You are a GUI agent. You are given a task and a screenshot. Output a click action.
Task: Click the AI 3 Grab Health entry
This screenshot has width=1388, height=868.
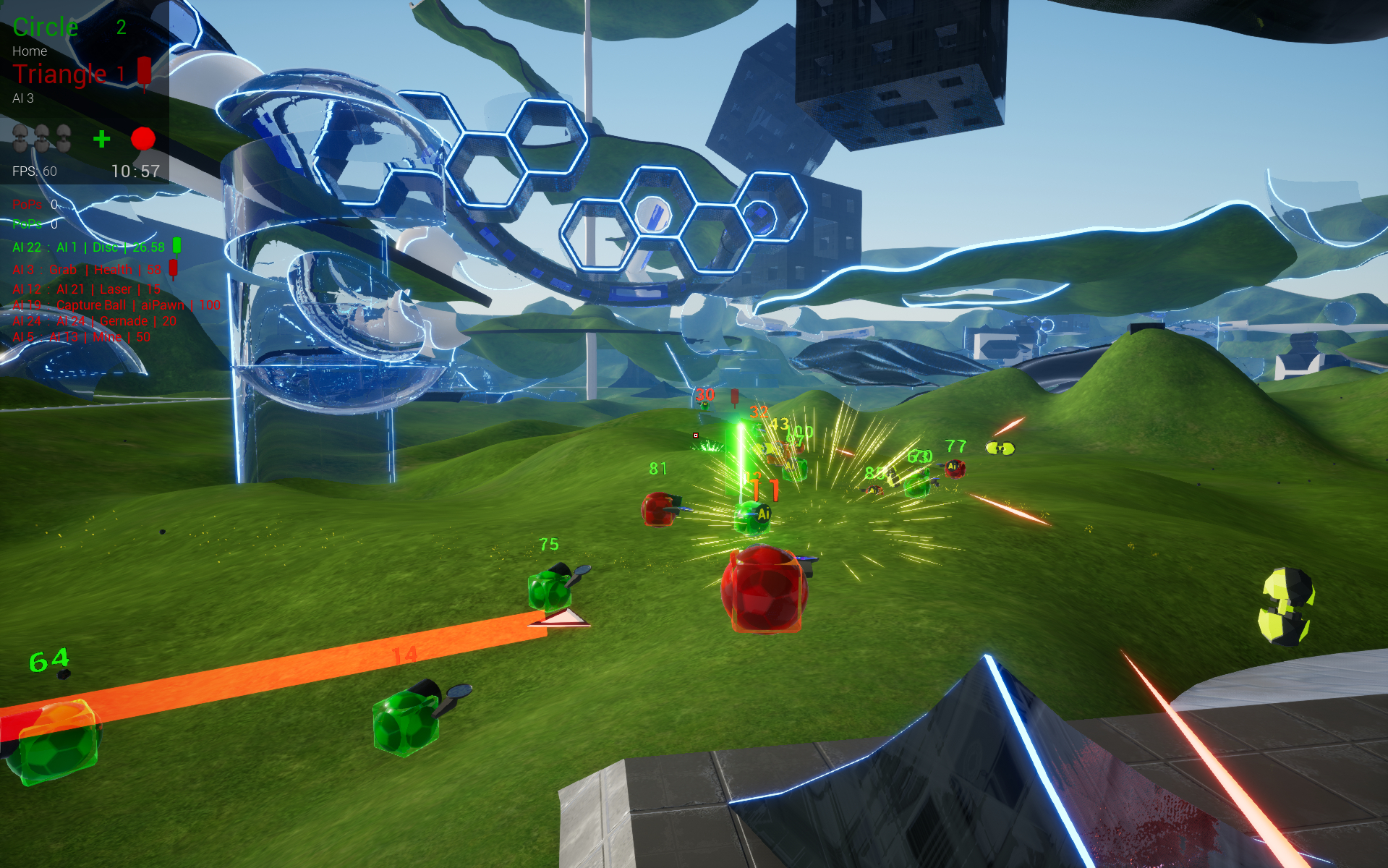coord(87,270)
